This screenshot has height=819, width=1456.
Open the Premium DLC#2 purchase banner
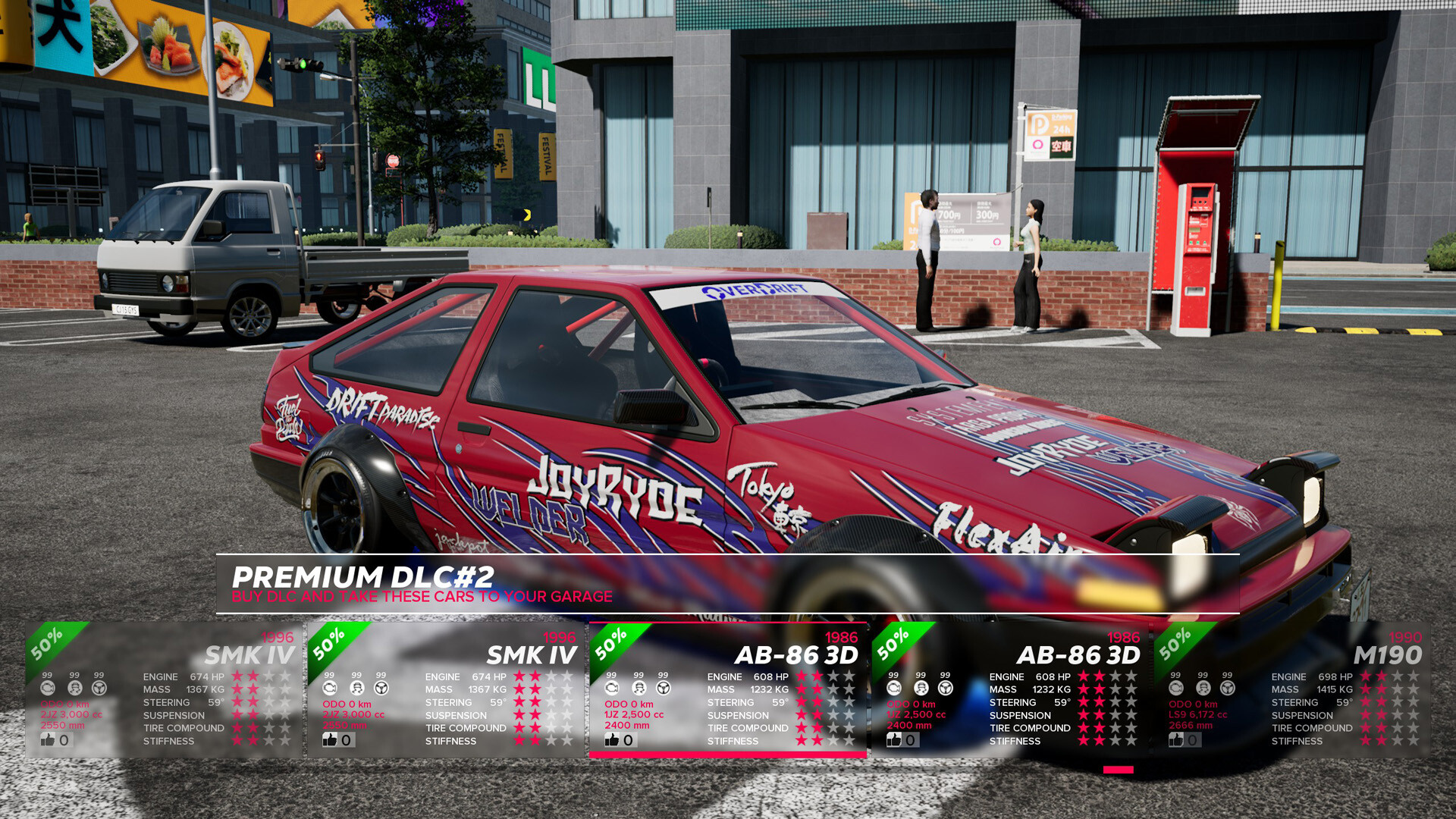(x=726, y=584)
